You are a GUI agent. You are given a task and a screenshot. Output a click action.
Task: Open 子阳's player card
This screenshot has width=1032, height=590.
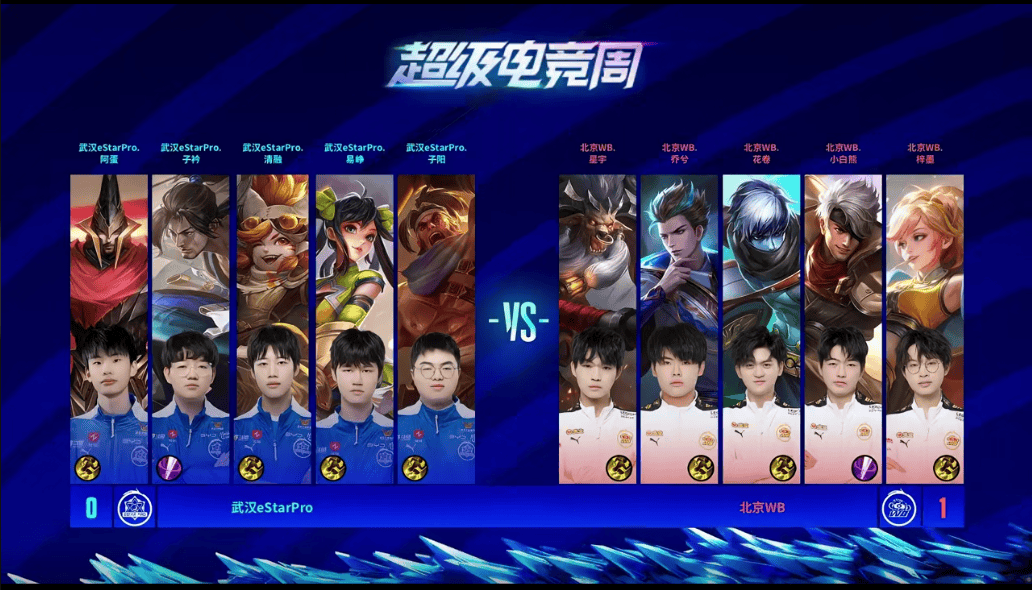(436, 329)
